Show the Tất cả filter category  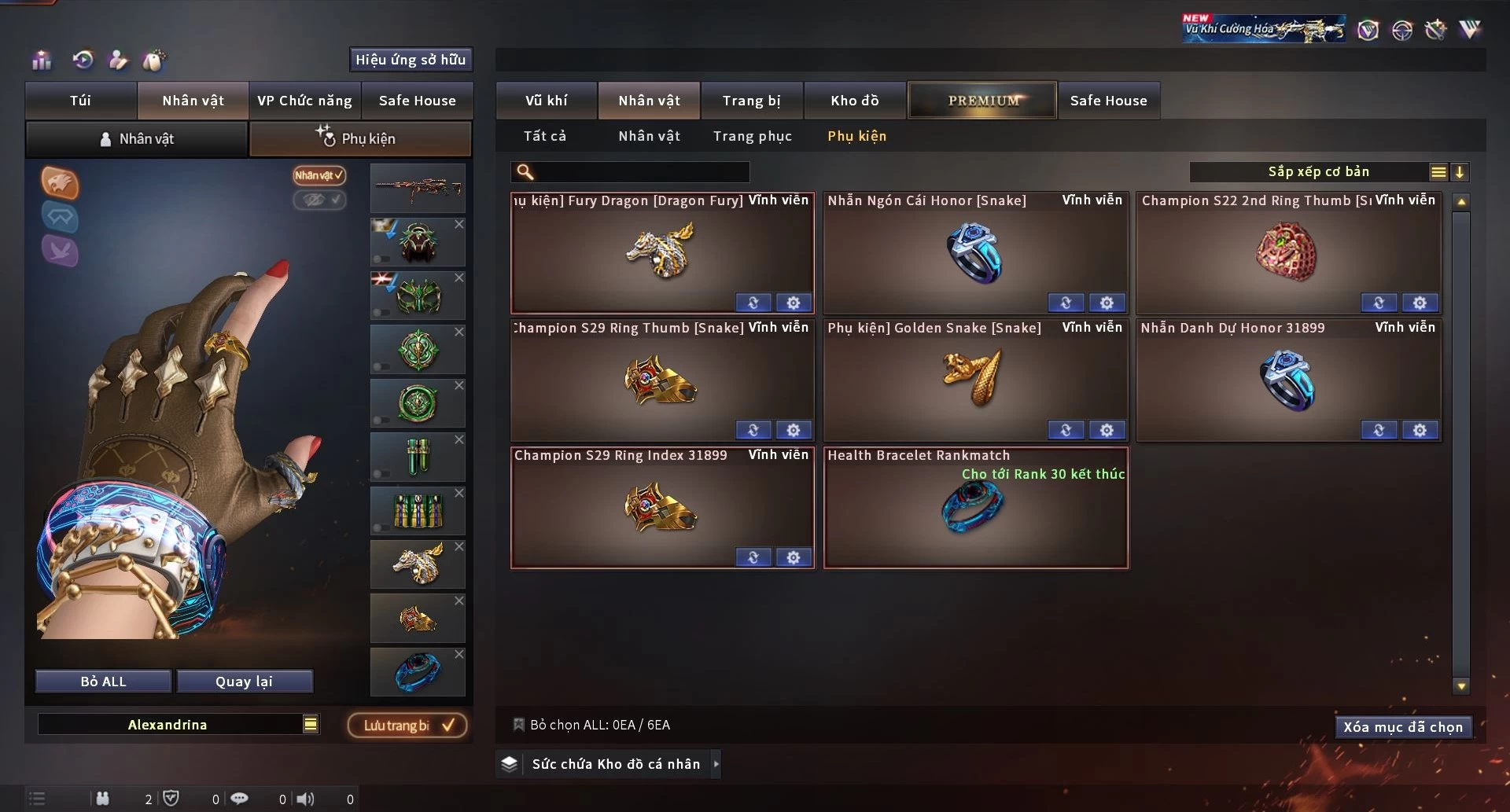544,136
